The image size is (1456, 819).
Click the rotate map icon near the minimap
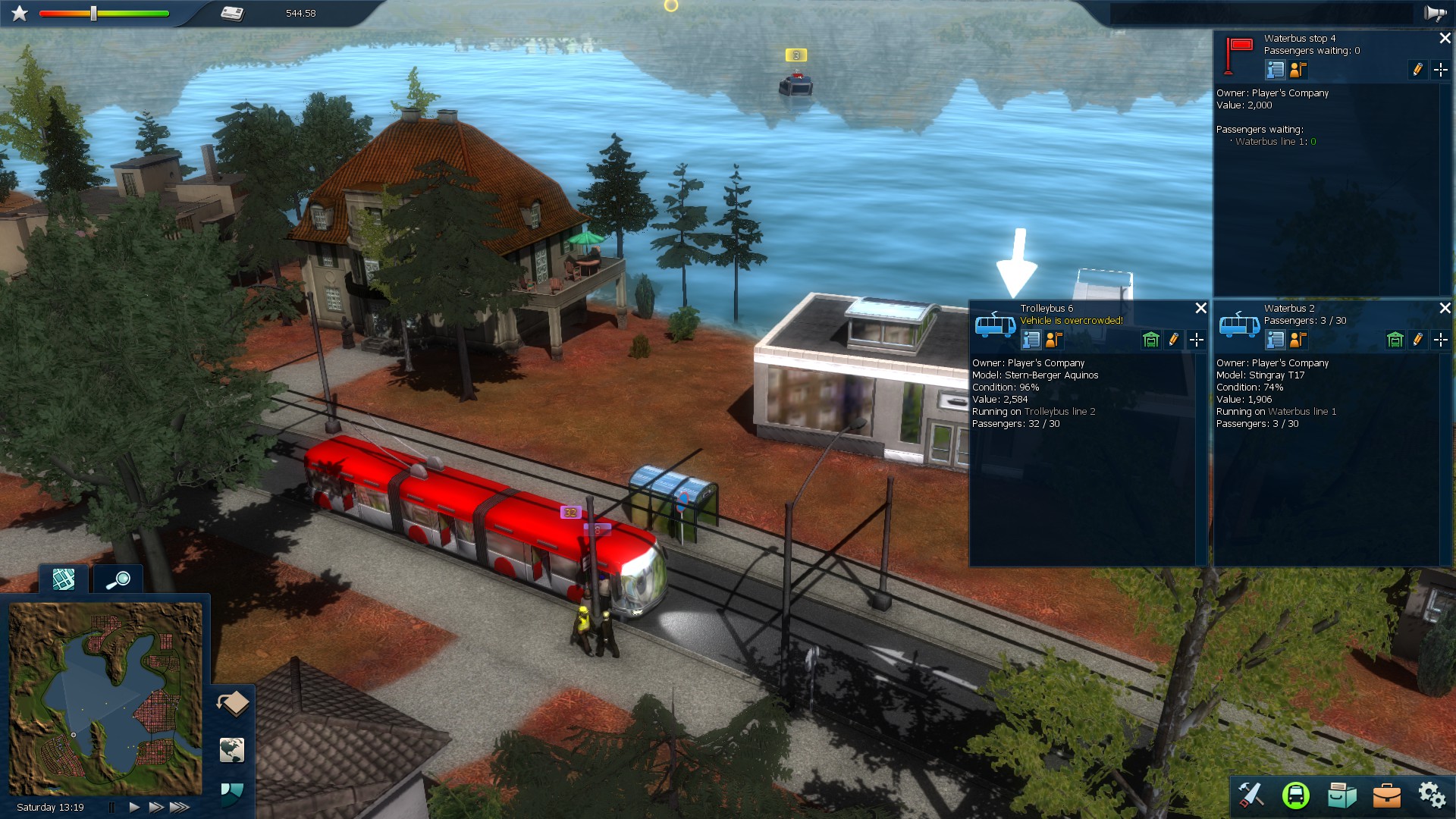pos(234,705)
